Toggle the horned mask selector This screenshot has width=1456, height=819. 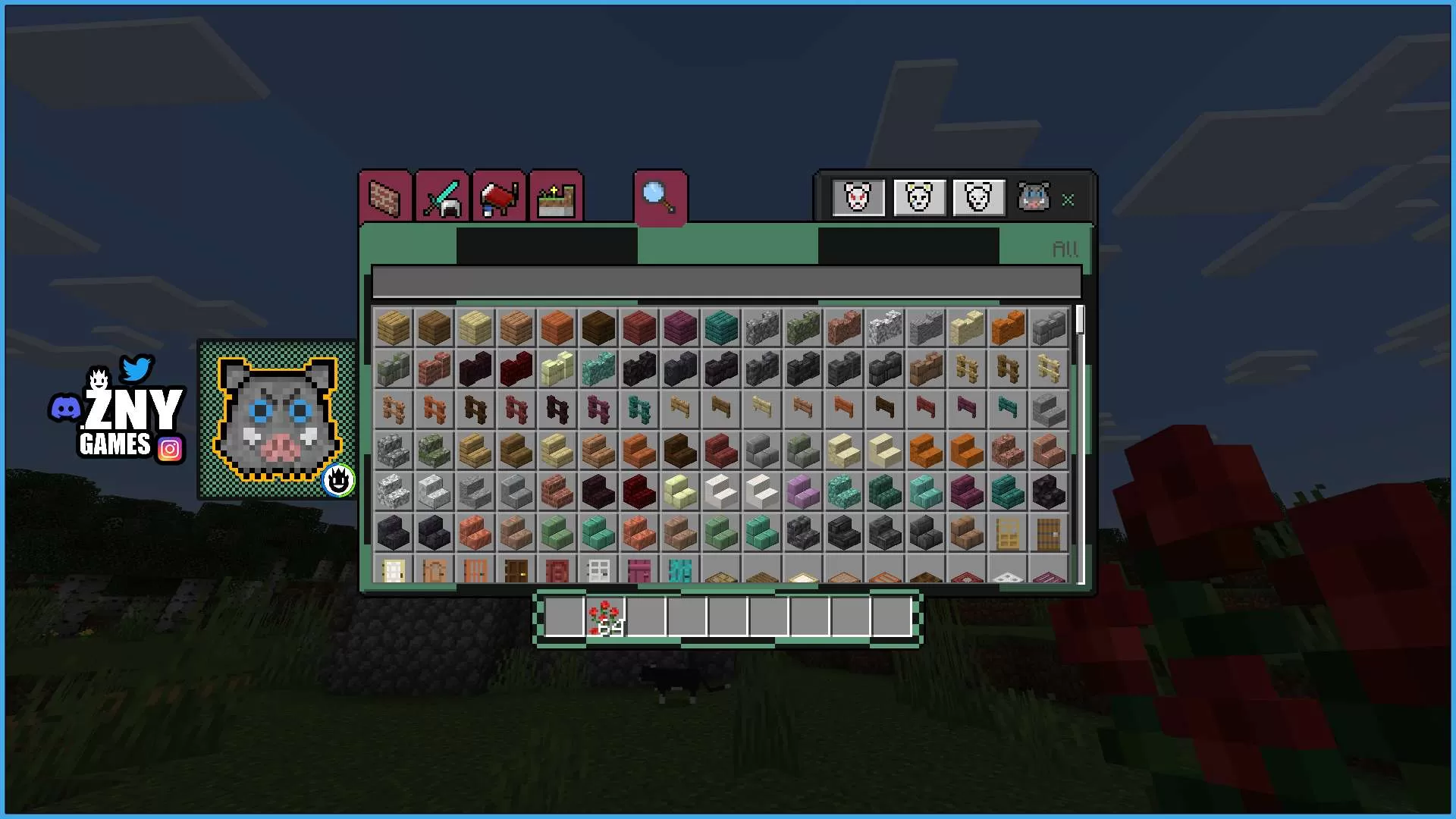coord(919,198)
